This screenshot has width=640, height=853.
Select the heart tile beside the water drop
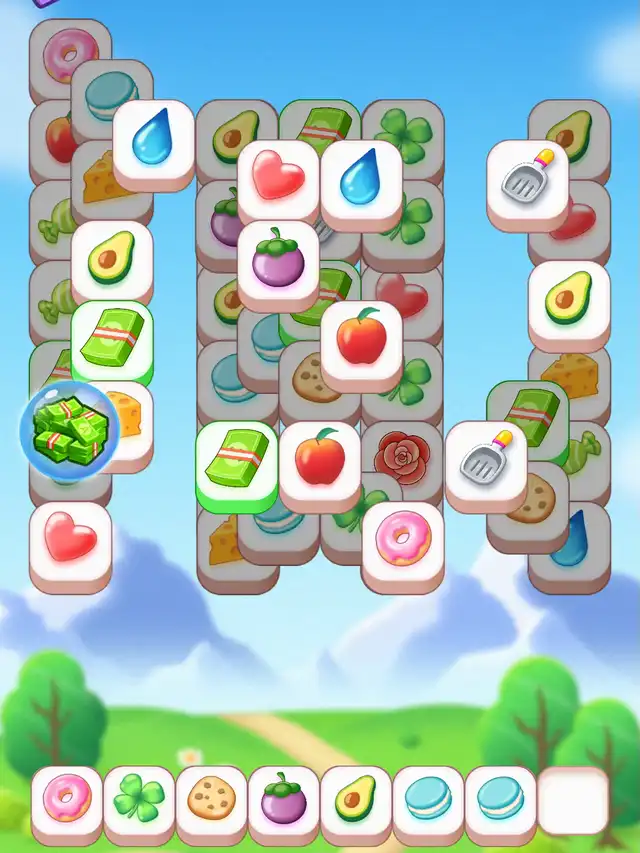tap(278, 178)
